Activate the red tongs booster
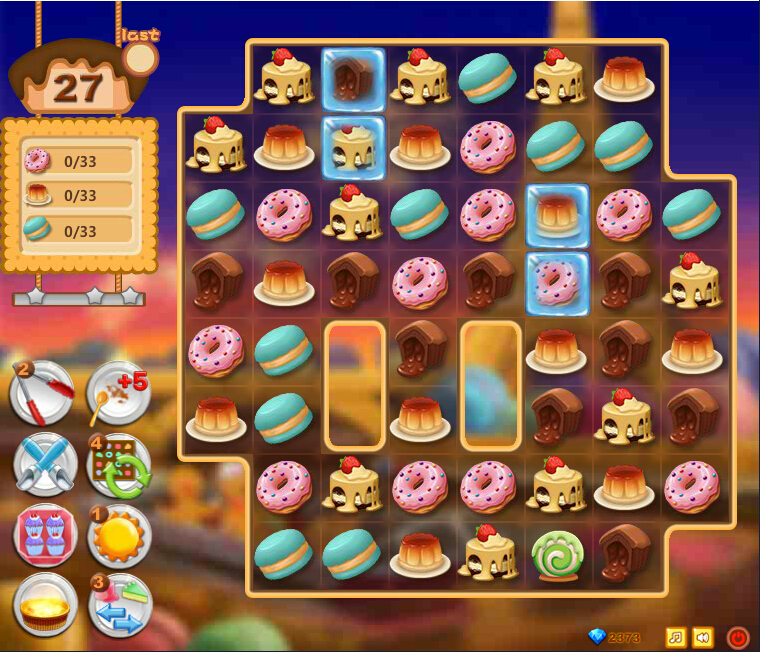The image size is (760, 652). pos(43,393)
